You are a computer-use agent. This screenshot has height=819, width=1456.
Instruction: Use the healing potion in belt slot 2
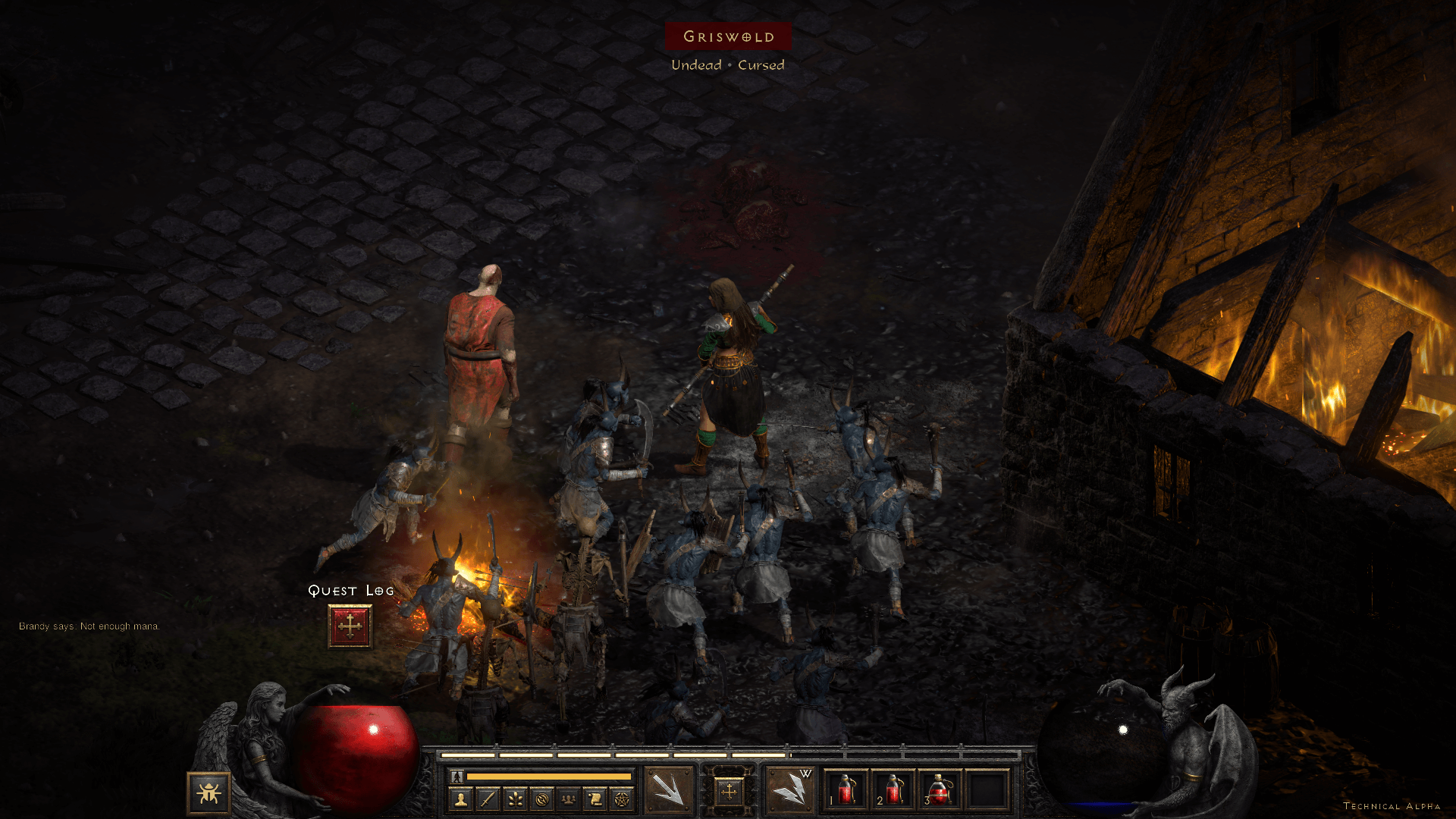pyautogui.click(x=893, y=790)
